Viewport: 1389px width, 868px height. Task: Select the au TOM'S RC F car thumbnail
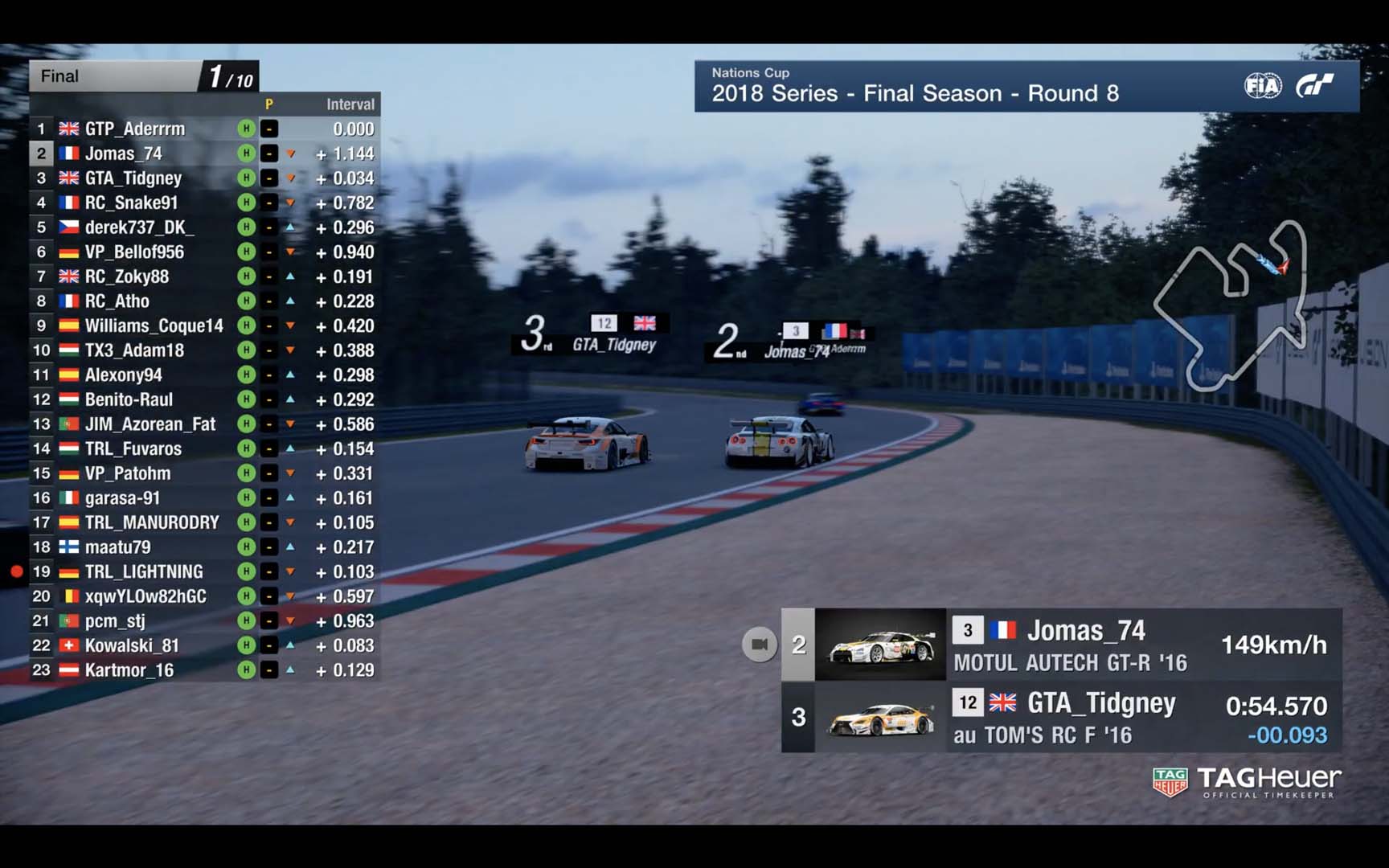click(x=880, y=718)
